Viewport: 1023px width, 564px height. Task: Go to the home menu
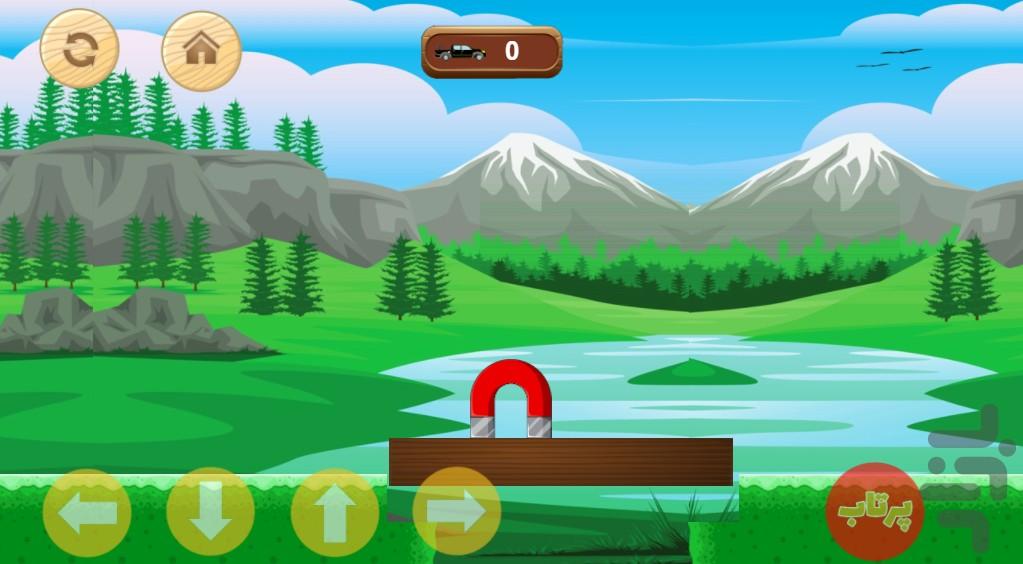coord(201,50)
